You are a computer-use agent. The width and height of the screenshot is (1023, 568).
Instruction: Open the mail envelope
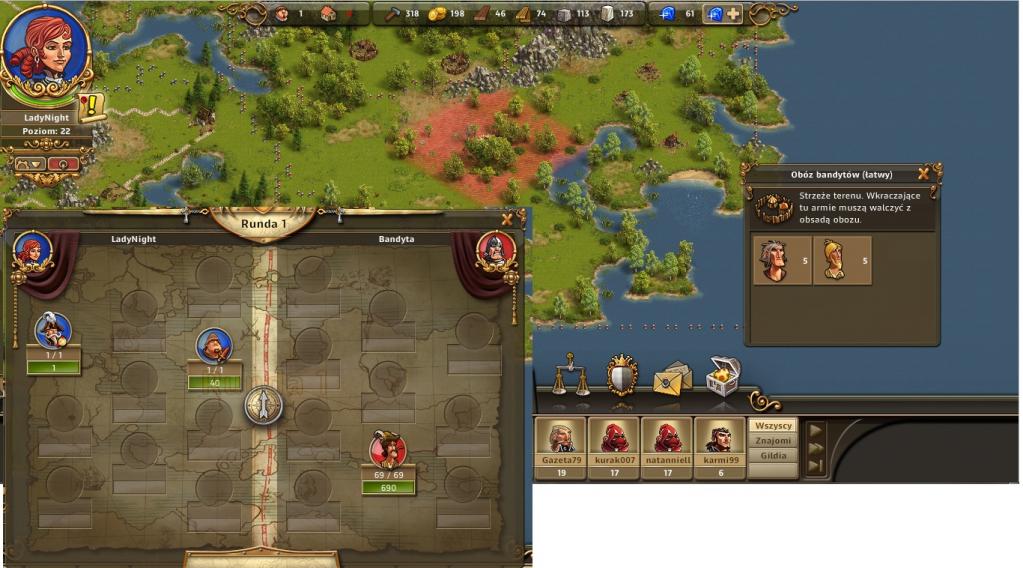tap(672, 379)
